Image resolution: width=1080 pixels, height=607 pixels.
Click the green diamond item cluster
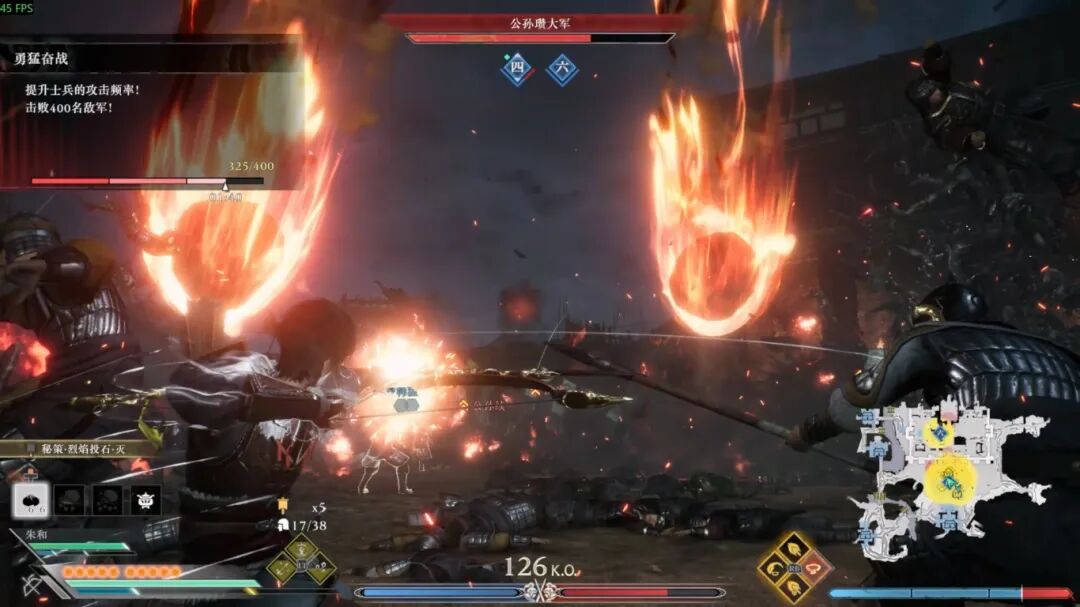point(301,562)
